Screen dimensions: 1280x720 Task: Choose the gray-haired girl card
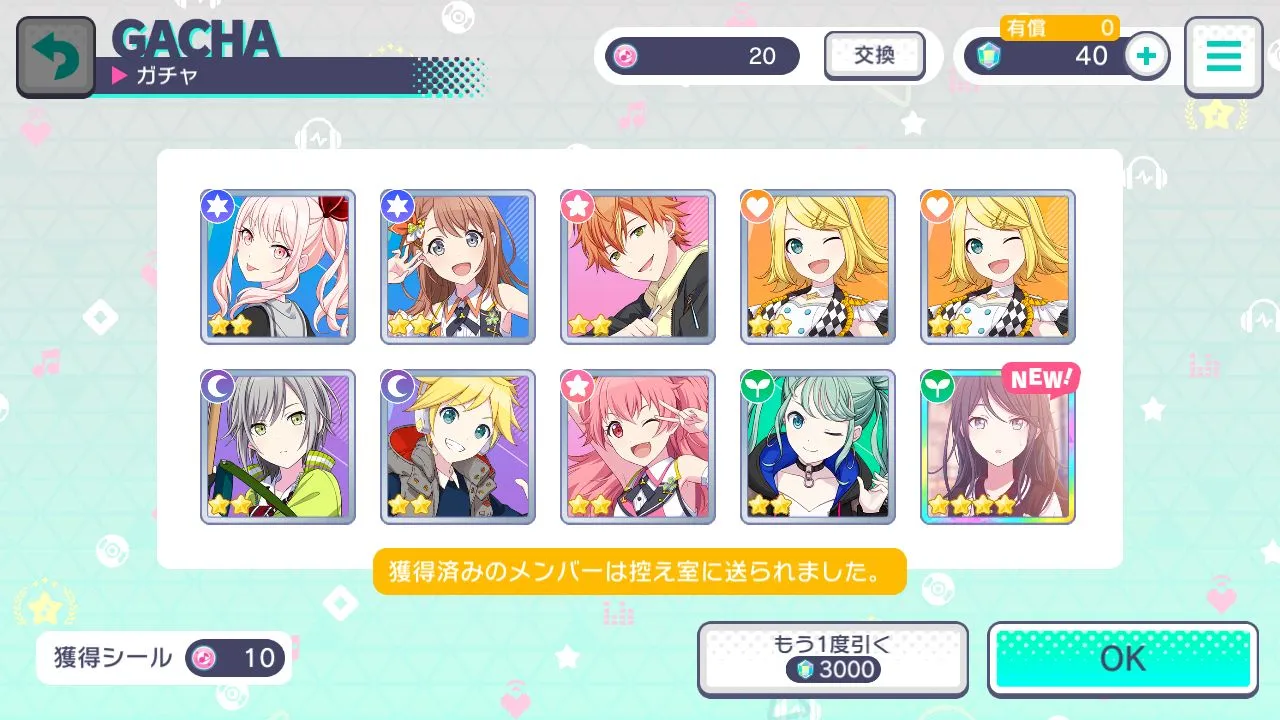[278, 447]
